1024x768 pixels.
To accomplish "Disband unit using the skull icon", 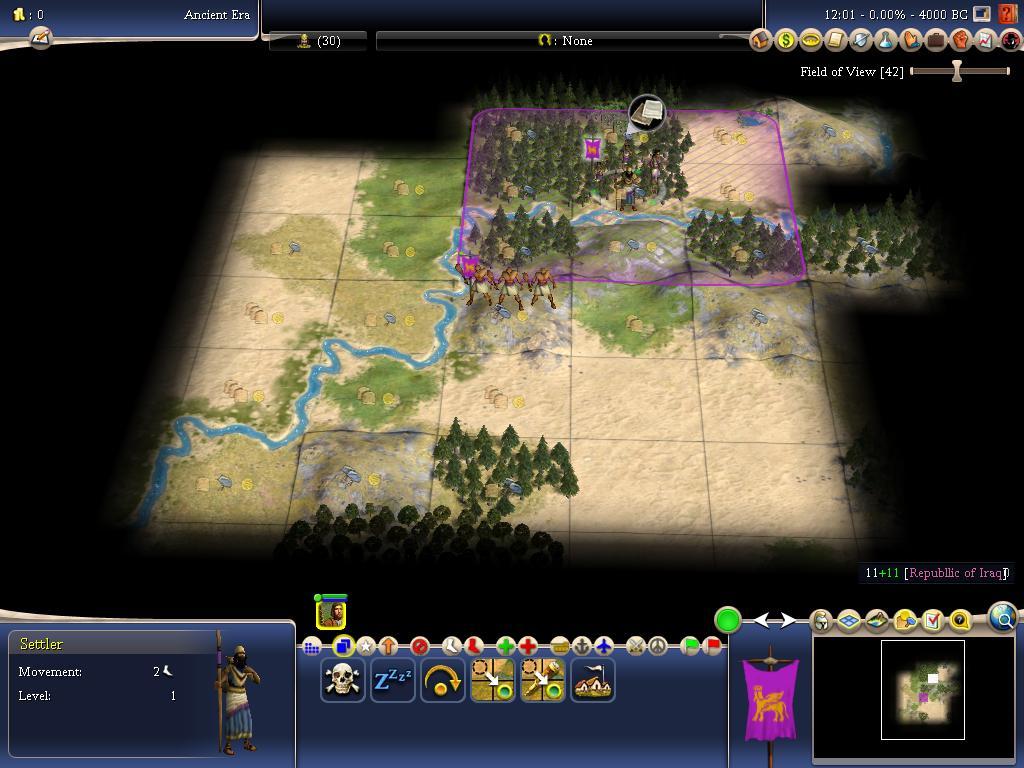I will 342,681.
